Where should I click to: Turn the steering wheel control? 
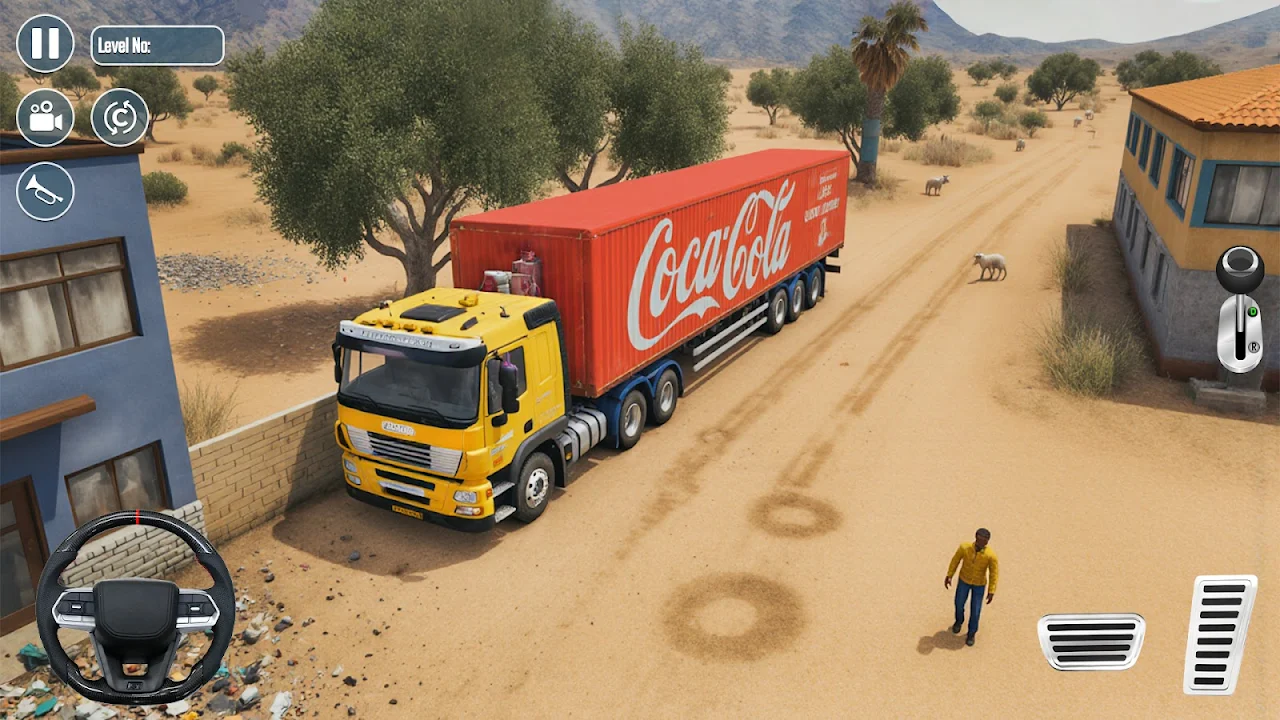tap(135, 607)
